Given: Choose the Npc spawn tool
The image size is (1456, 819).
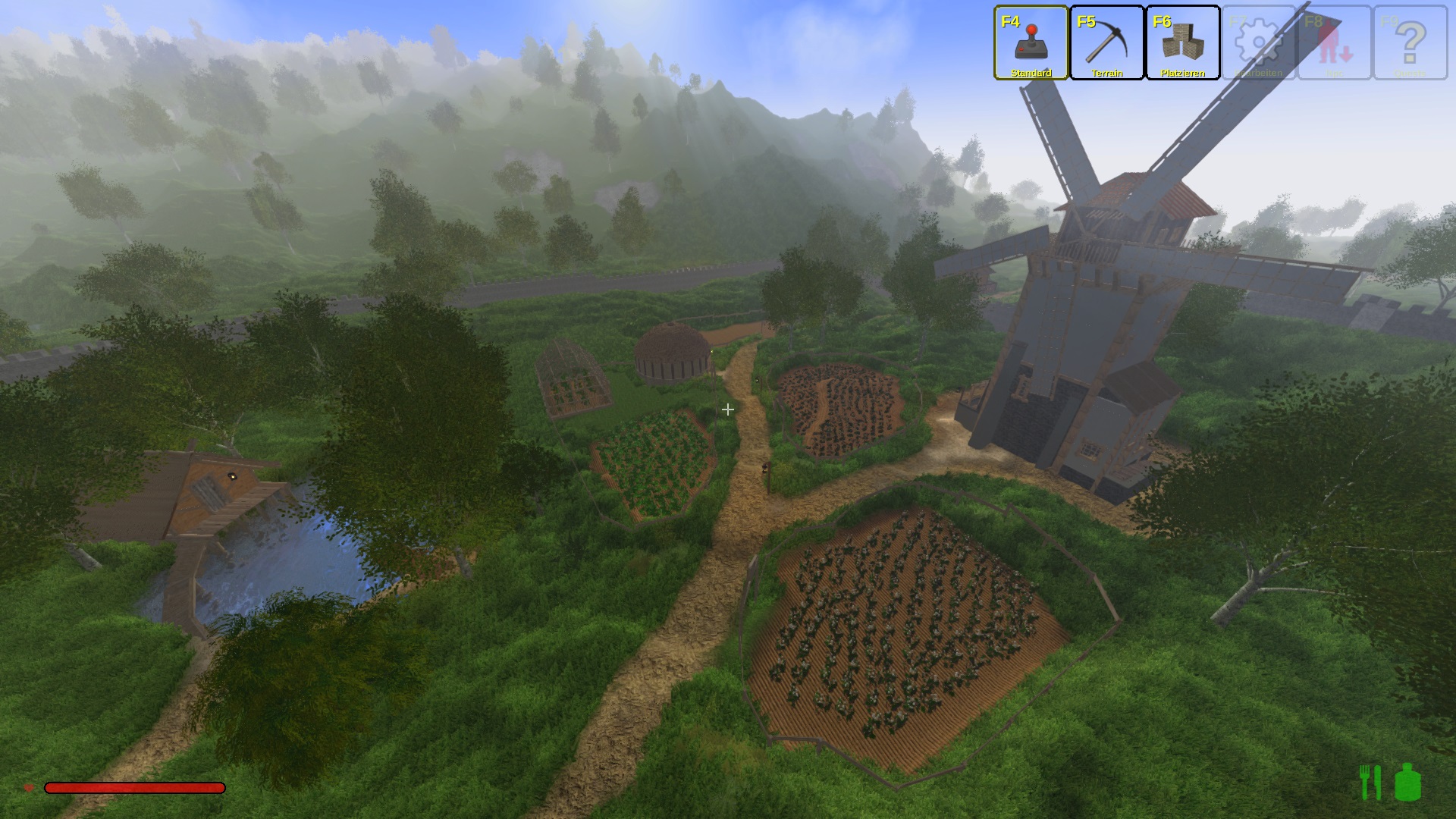Looking at the screenshot, I should (x=1335, y=42).
